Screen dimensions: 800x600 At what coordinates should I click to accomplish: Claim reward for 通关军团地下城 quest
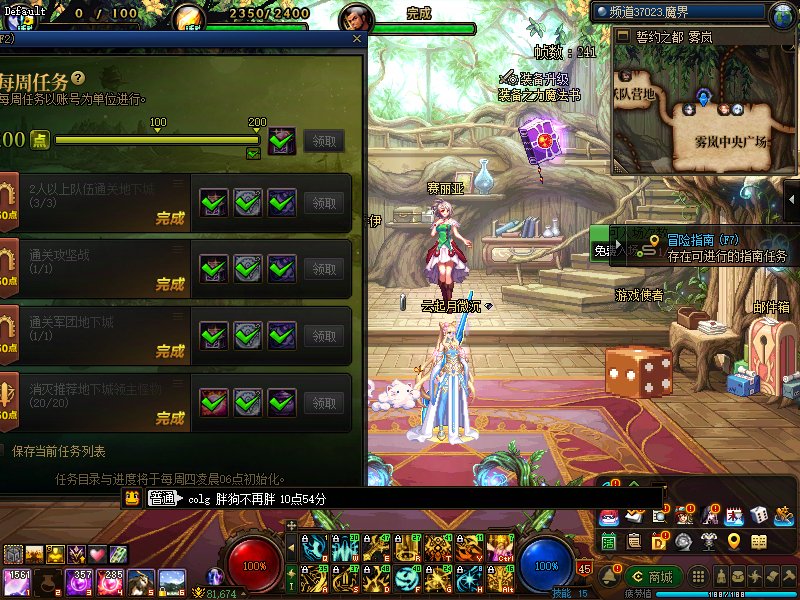pyautogui.click(x=323, y=336)
